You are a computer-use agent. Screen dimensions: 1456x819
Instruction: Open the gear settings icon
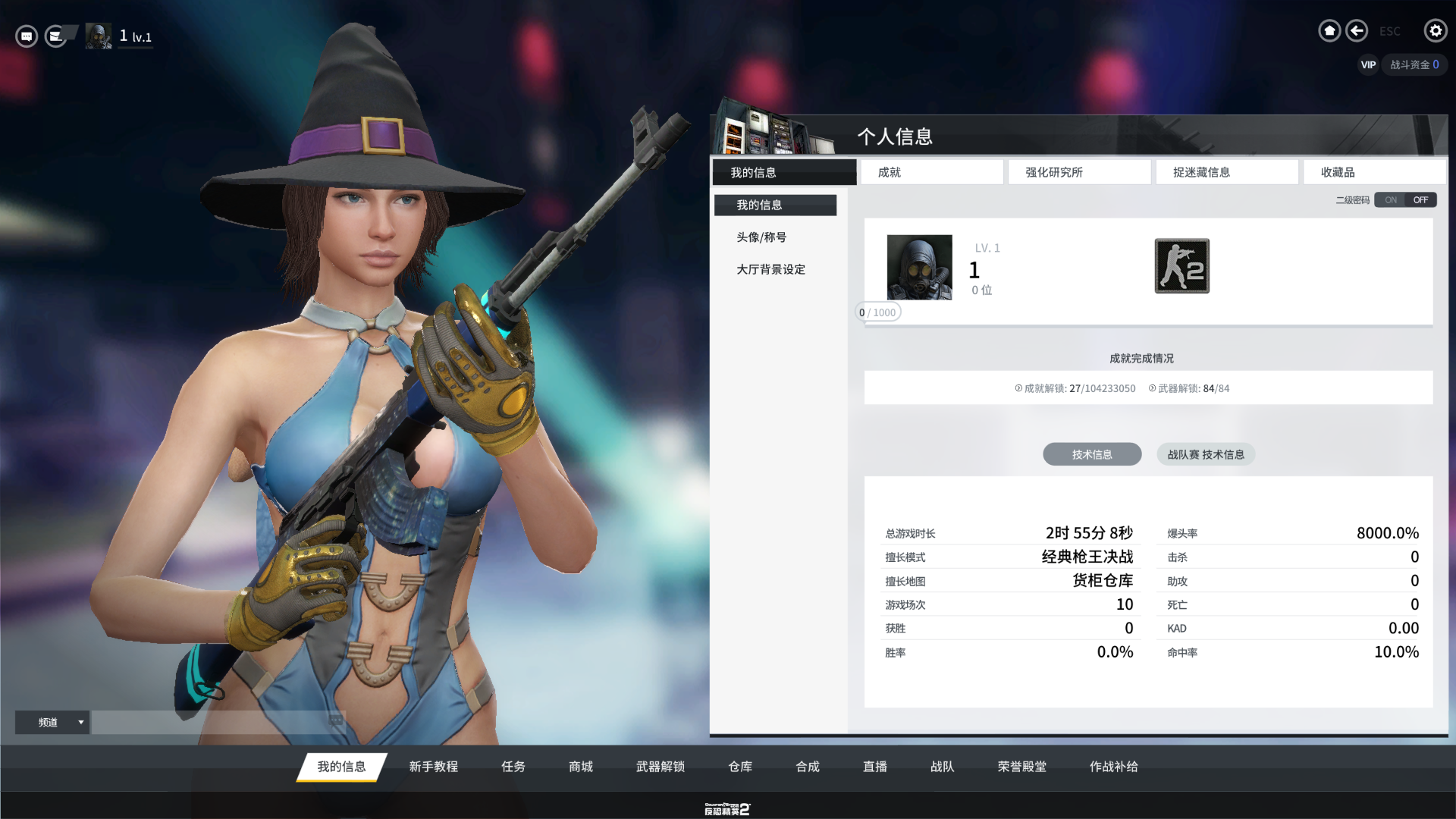point(1435,31)
